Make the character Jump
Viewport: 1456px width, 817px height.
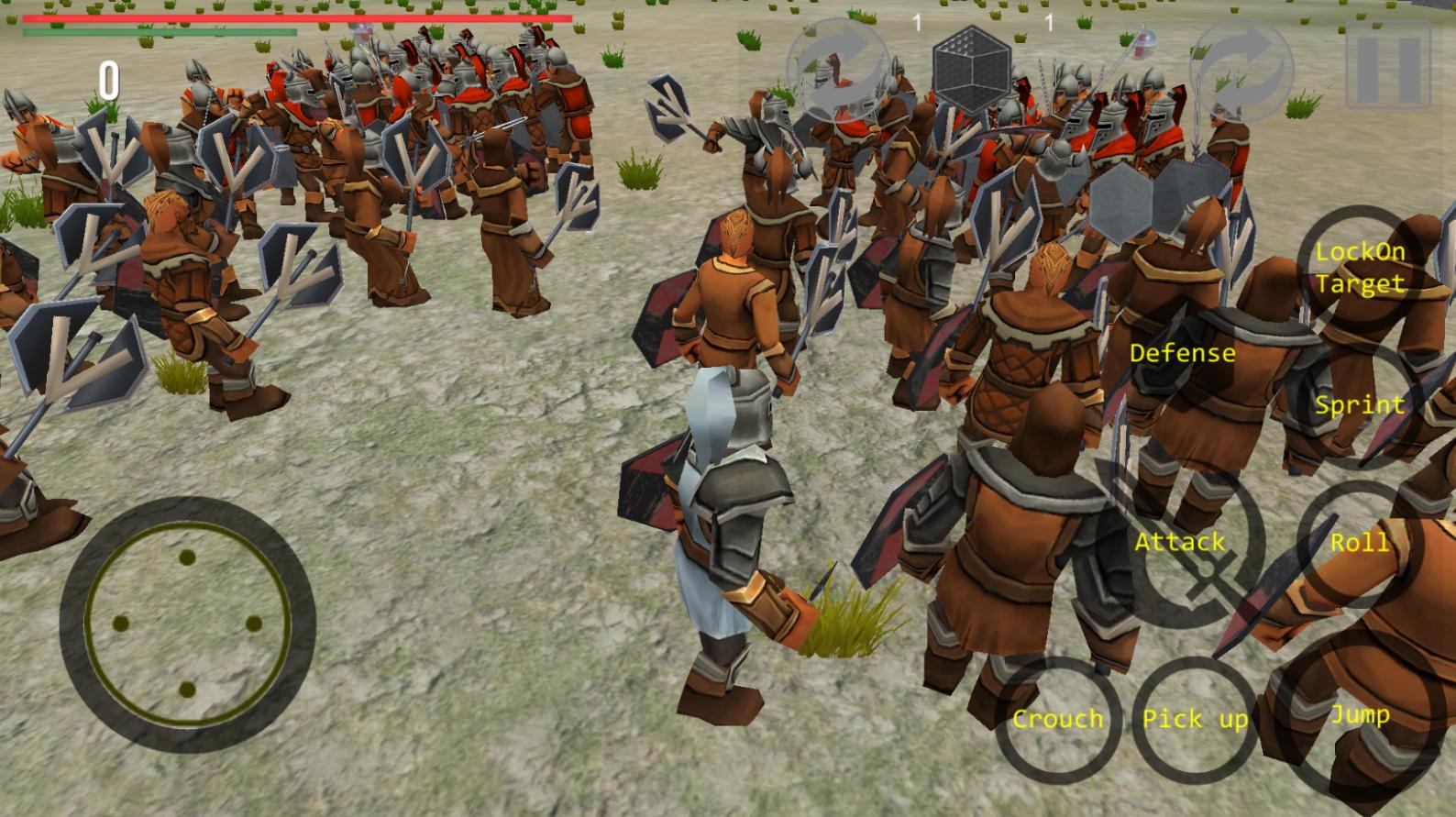tap(1361, 715)
